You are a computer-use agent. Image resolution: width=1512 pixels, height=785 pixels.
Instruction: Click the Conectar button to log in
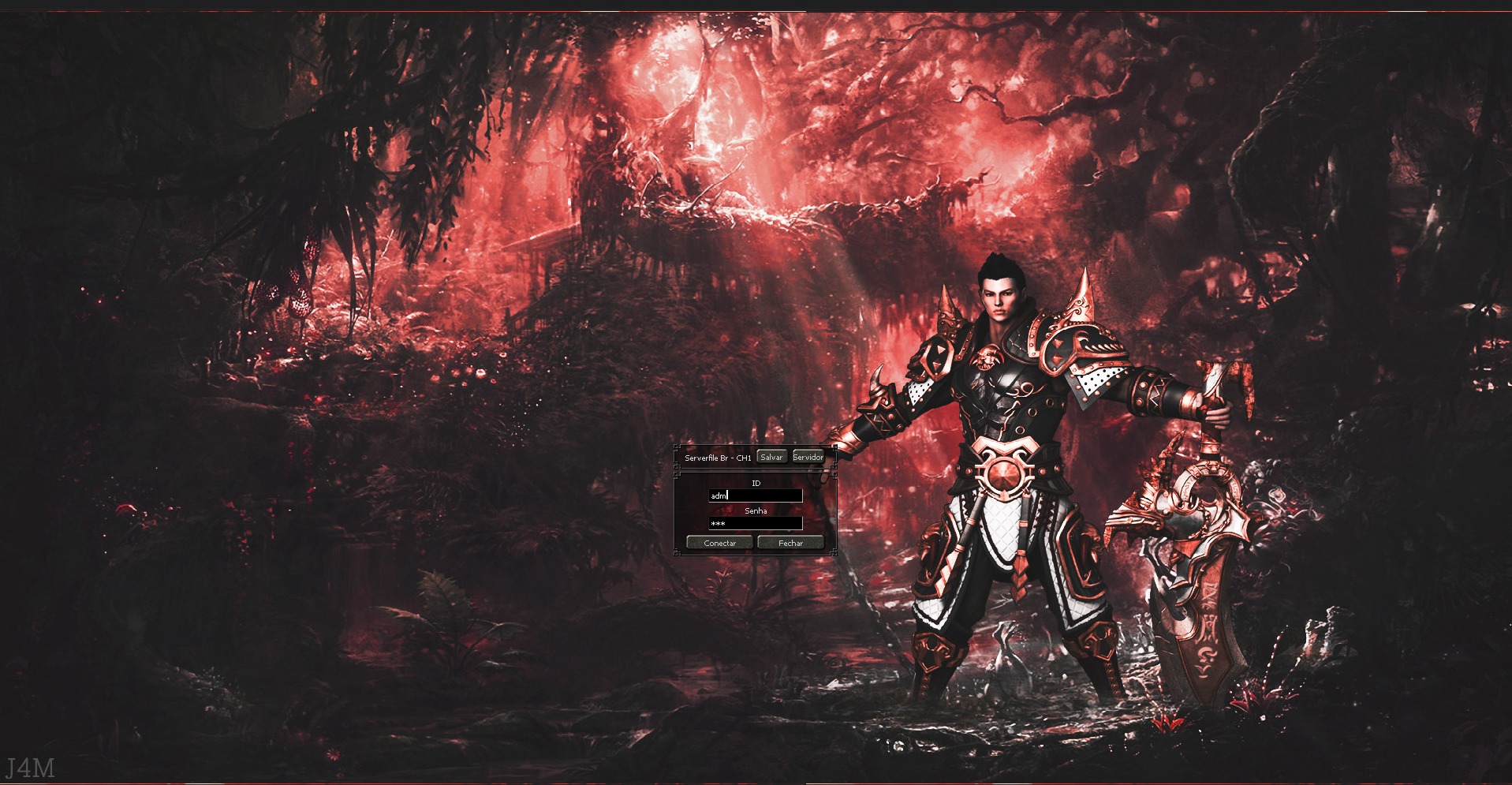coord(720,543)
